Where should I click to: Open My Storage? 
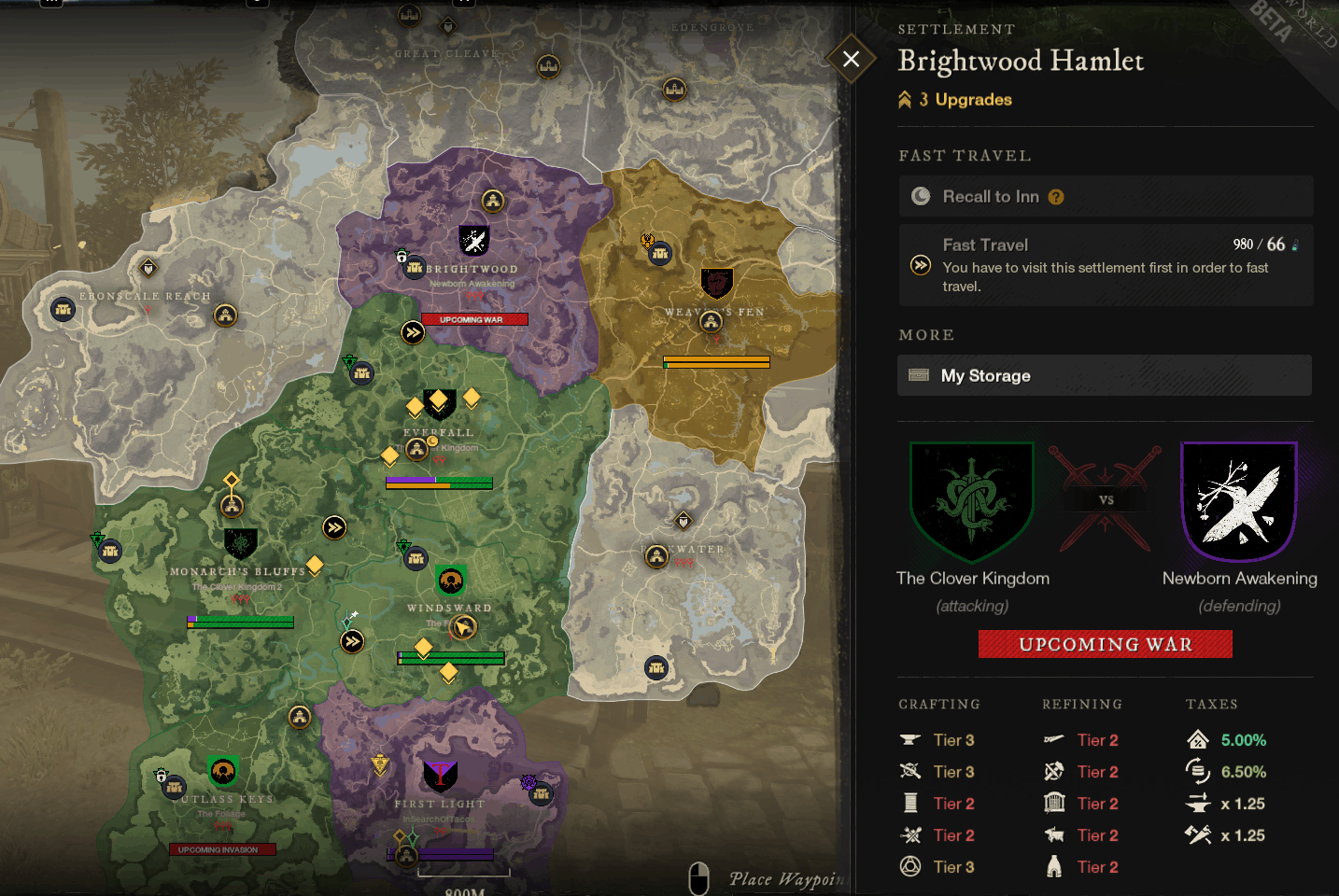[1106, 375]
